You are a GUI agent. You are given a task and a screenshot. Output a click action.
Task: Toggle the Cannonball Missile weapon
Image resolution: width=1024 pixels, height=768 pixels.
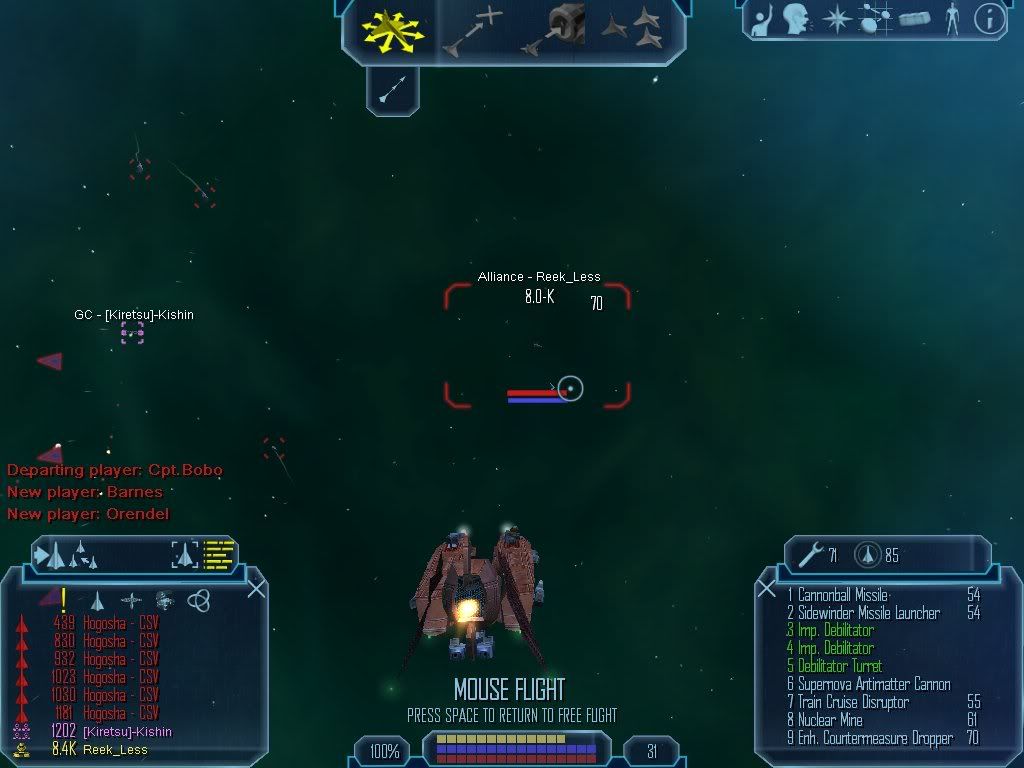coord(843,595)
